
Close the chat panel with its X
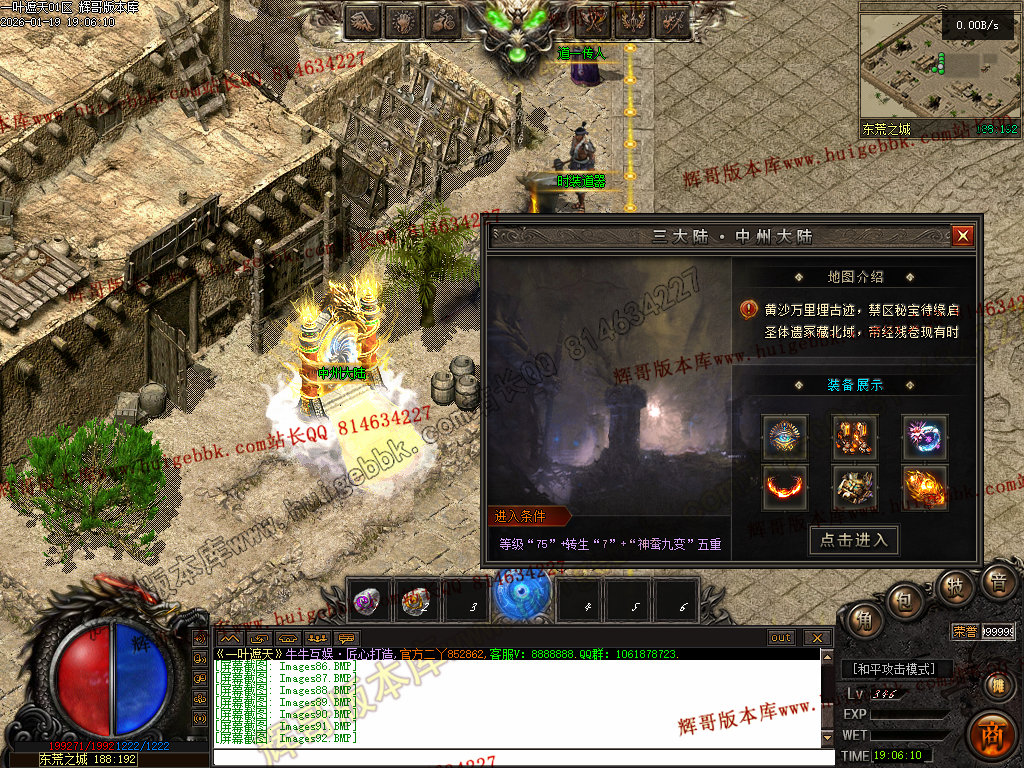[816, 638]
